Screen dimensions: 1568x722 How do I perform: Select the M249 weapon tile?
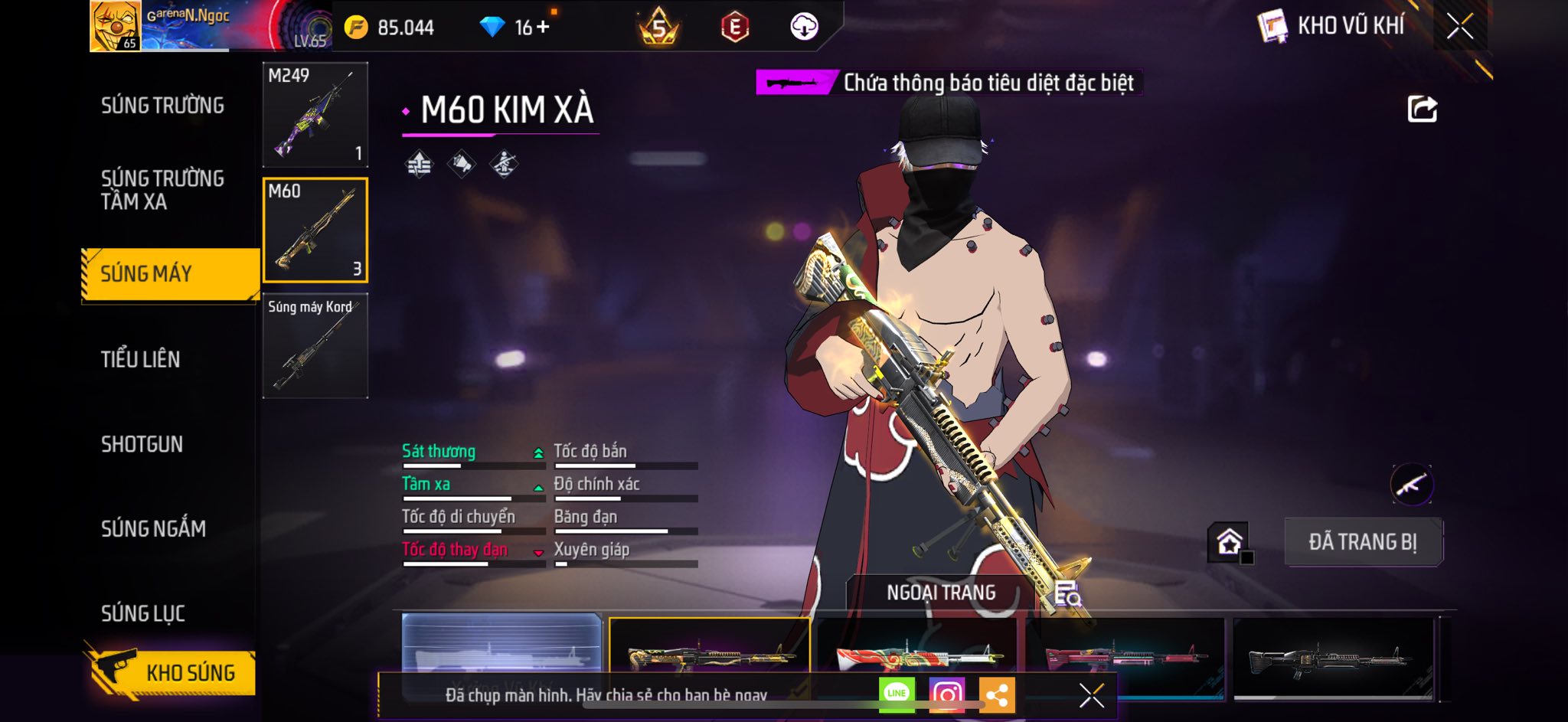point(315,115)
